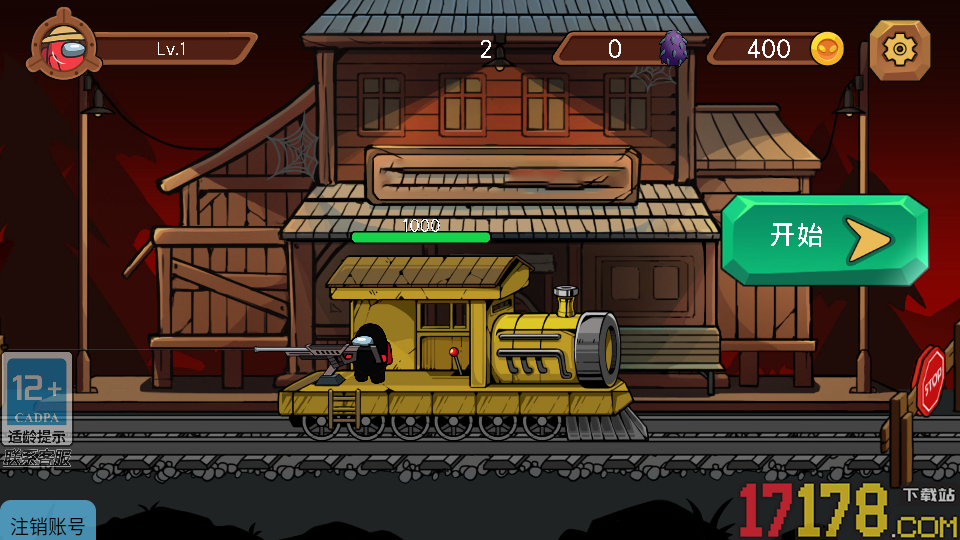Image resolution: width=960 pixels, height=540 pixels.
Task: Tap the purple egg currency icon
Action: (x=672, y=48)
